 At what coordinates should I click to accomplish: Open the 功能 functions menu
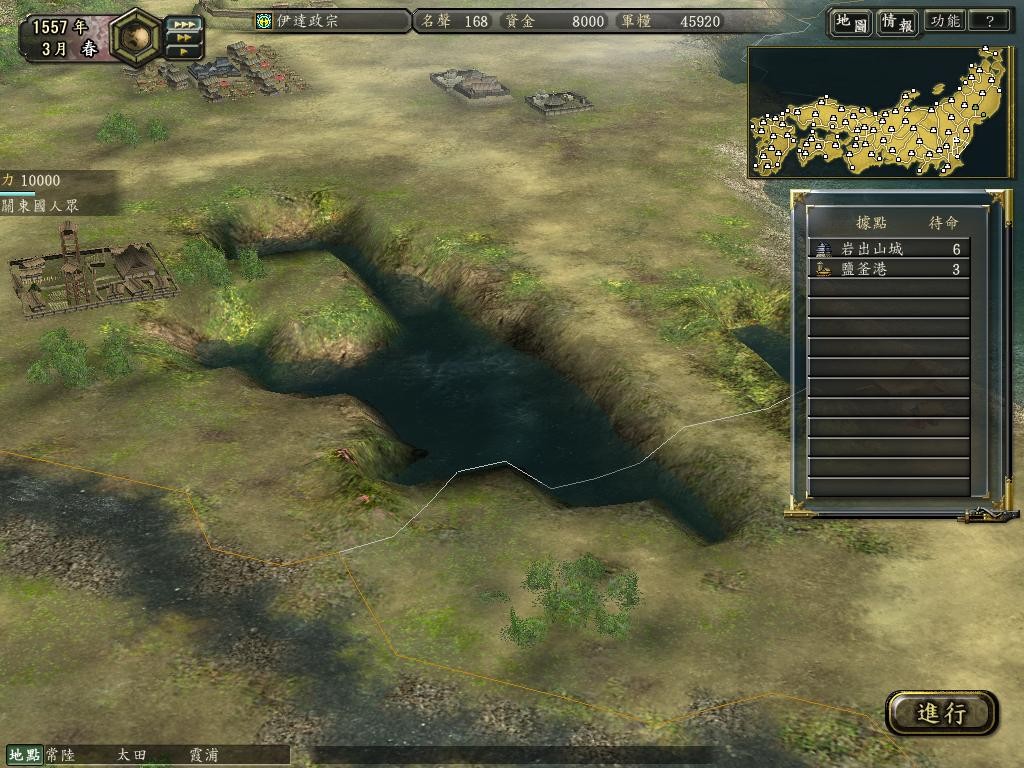click(945, 22)
